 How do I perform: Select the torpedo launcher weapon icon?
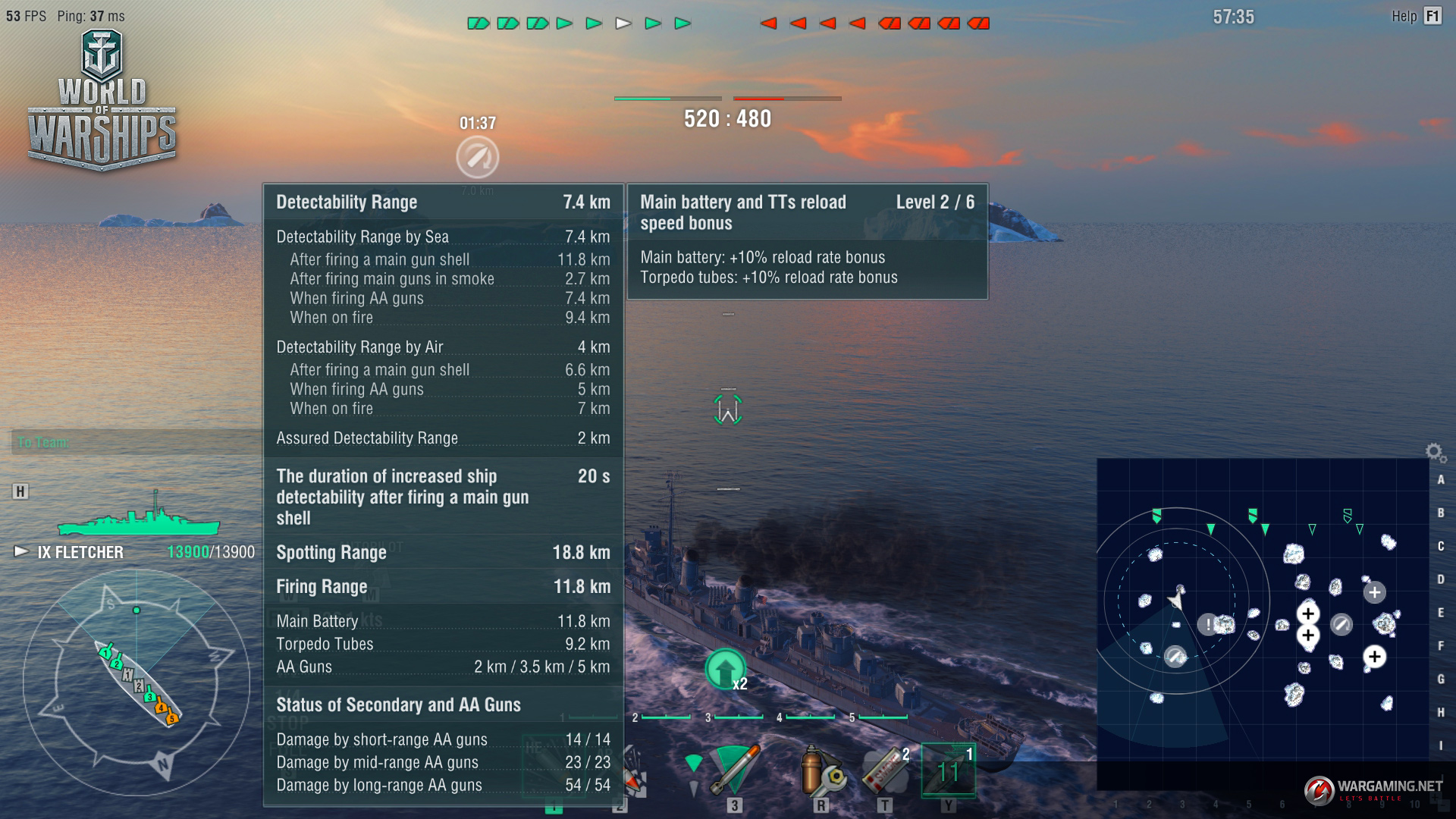pyautogui.click(x=734, y=770)
